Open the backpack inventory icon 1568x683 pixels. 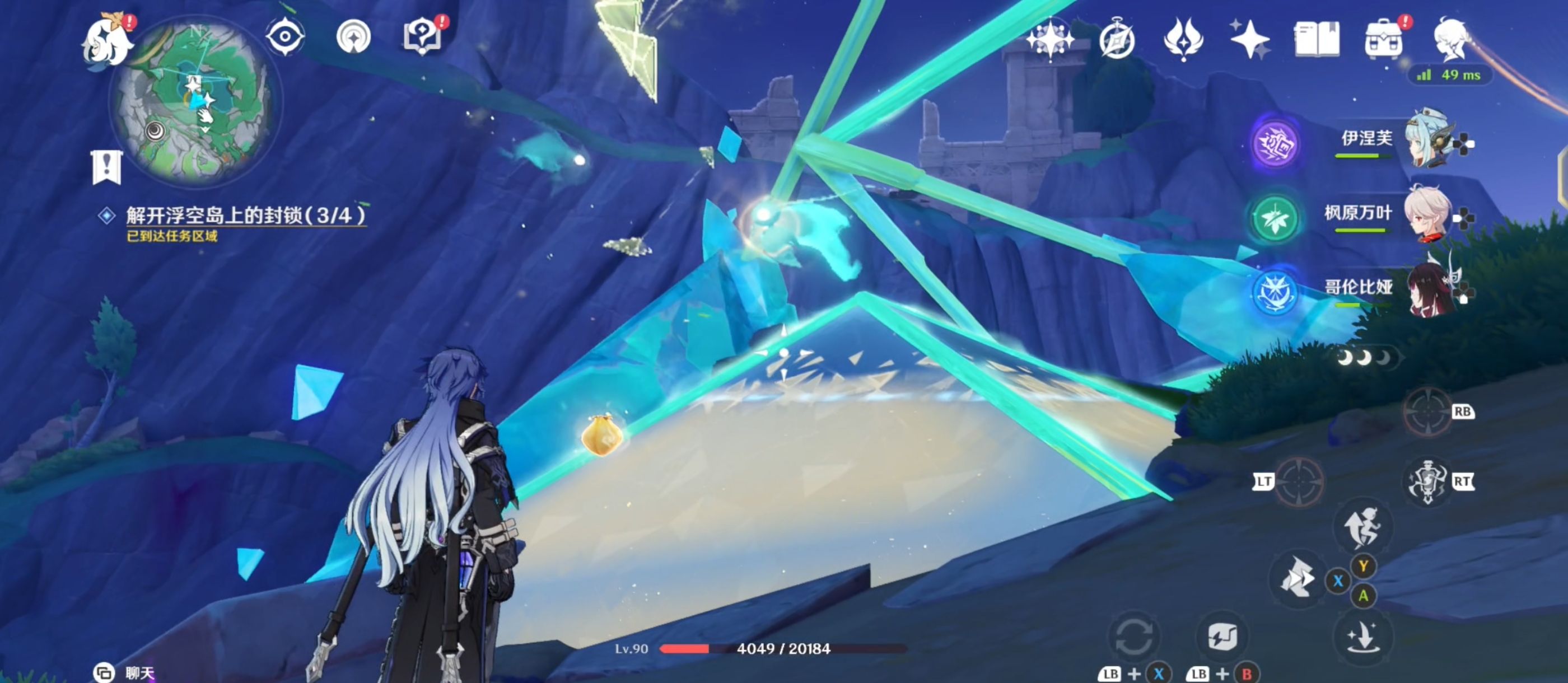[1384, 41]
